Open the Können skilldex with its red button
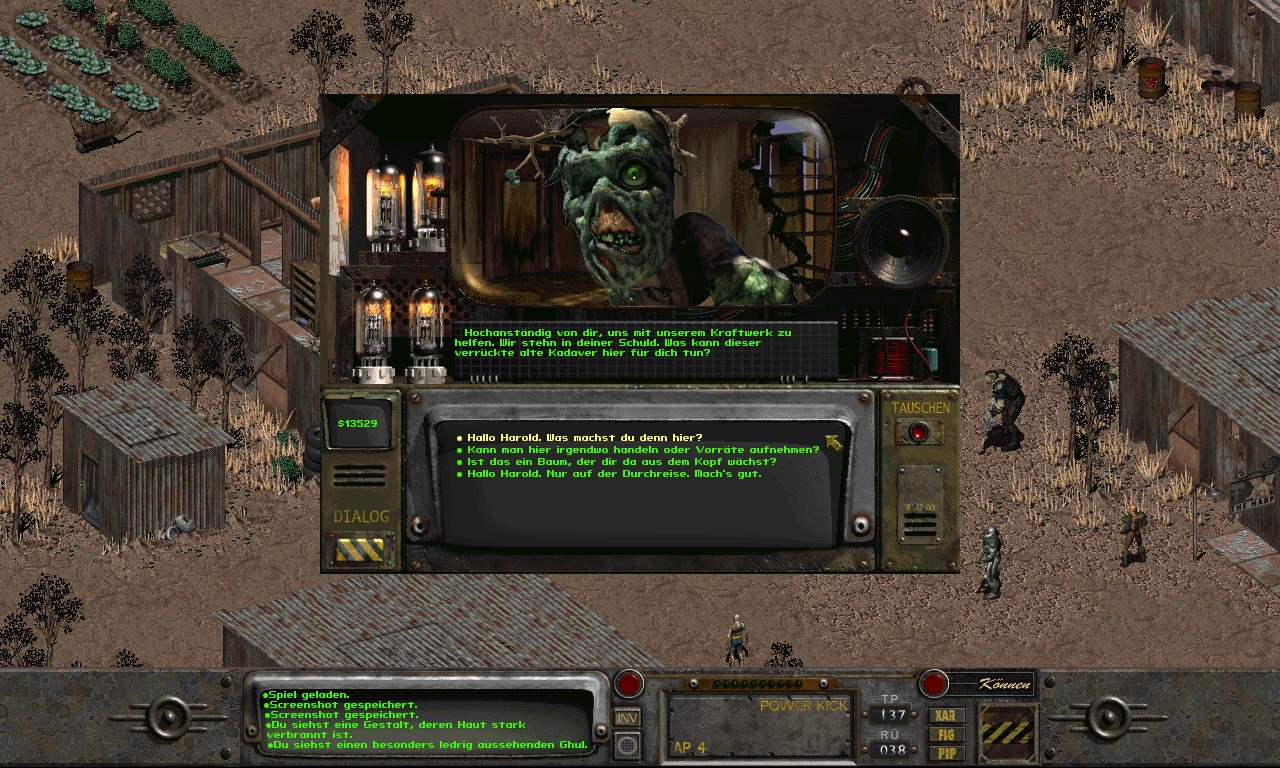This screenshot has height=768, width=1280. (x=934, y=684)
